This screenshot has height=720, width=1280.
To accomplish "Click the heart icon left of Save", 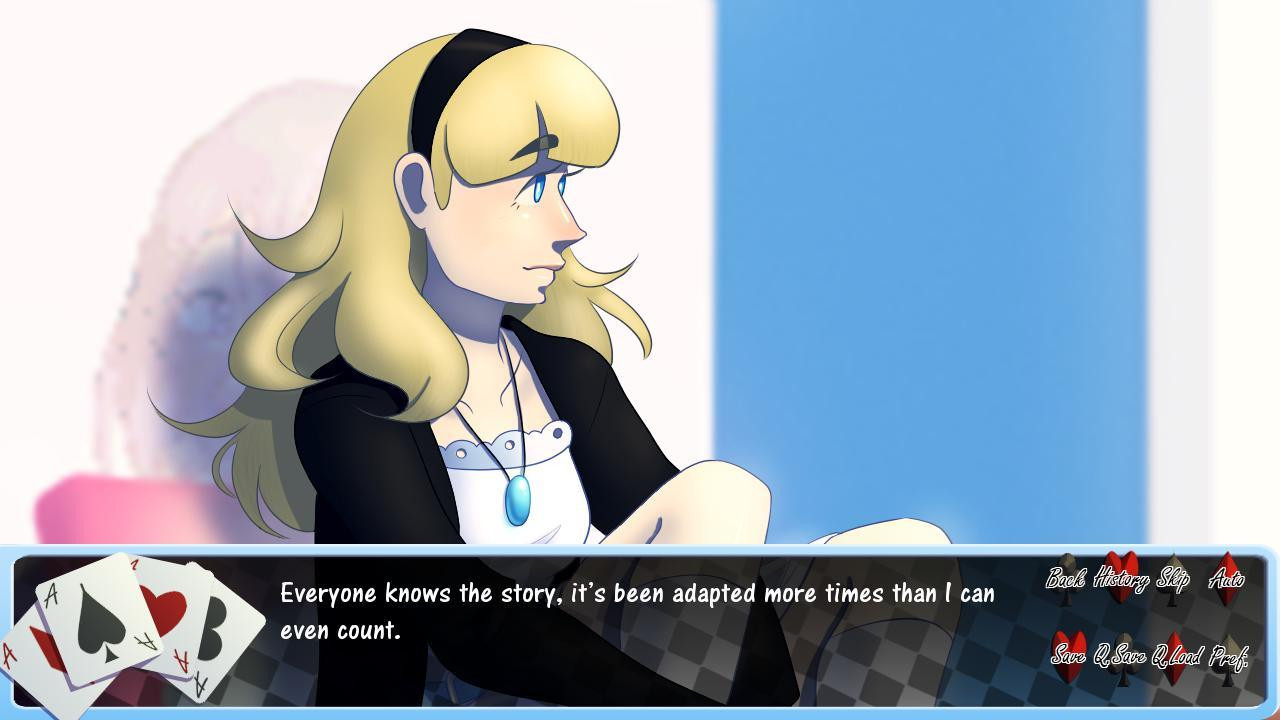I will tap(1067, 653).
